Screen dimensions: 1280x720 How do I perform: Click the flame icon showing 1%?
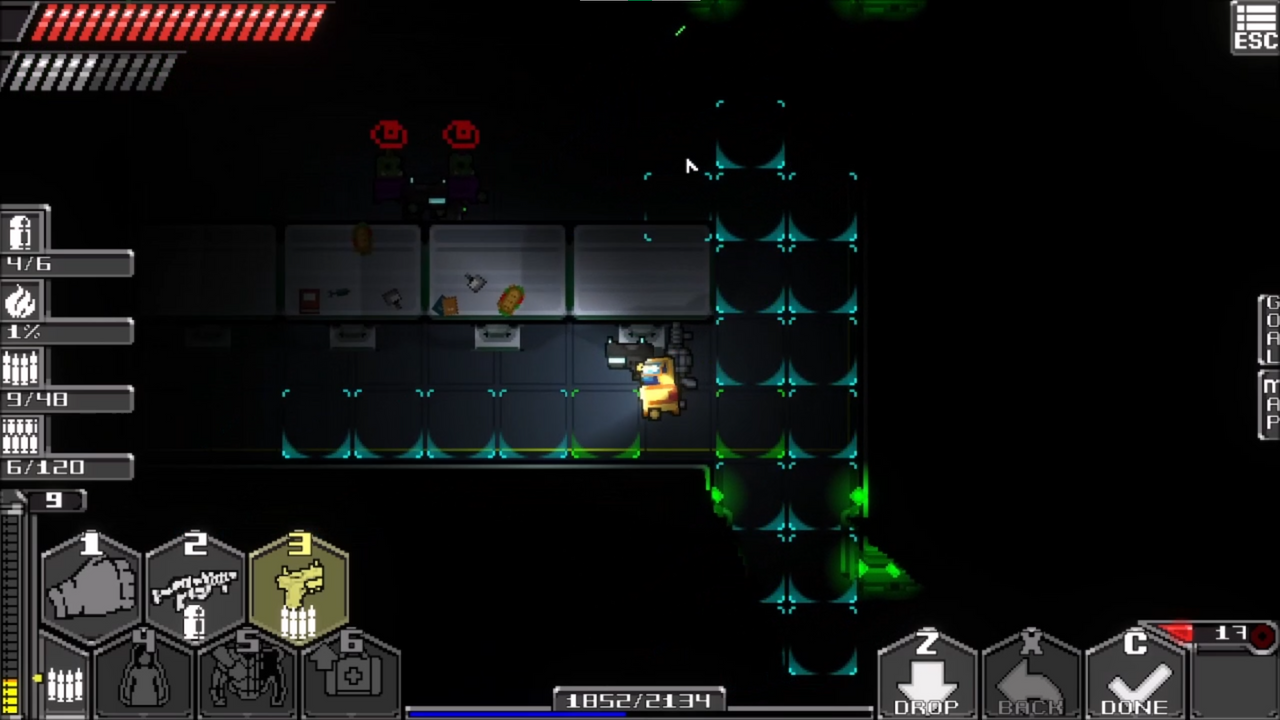pos(22,302)
